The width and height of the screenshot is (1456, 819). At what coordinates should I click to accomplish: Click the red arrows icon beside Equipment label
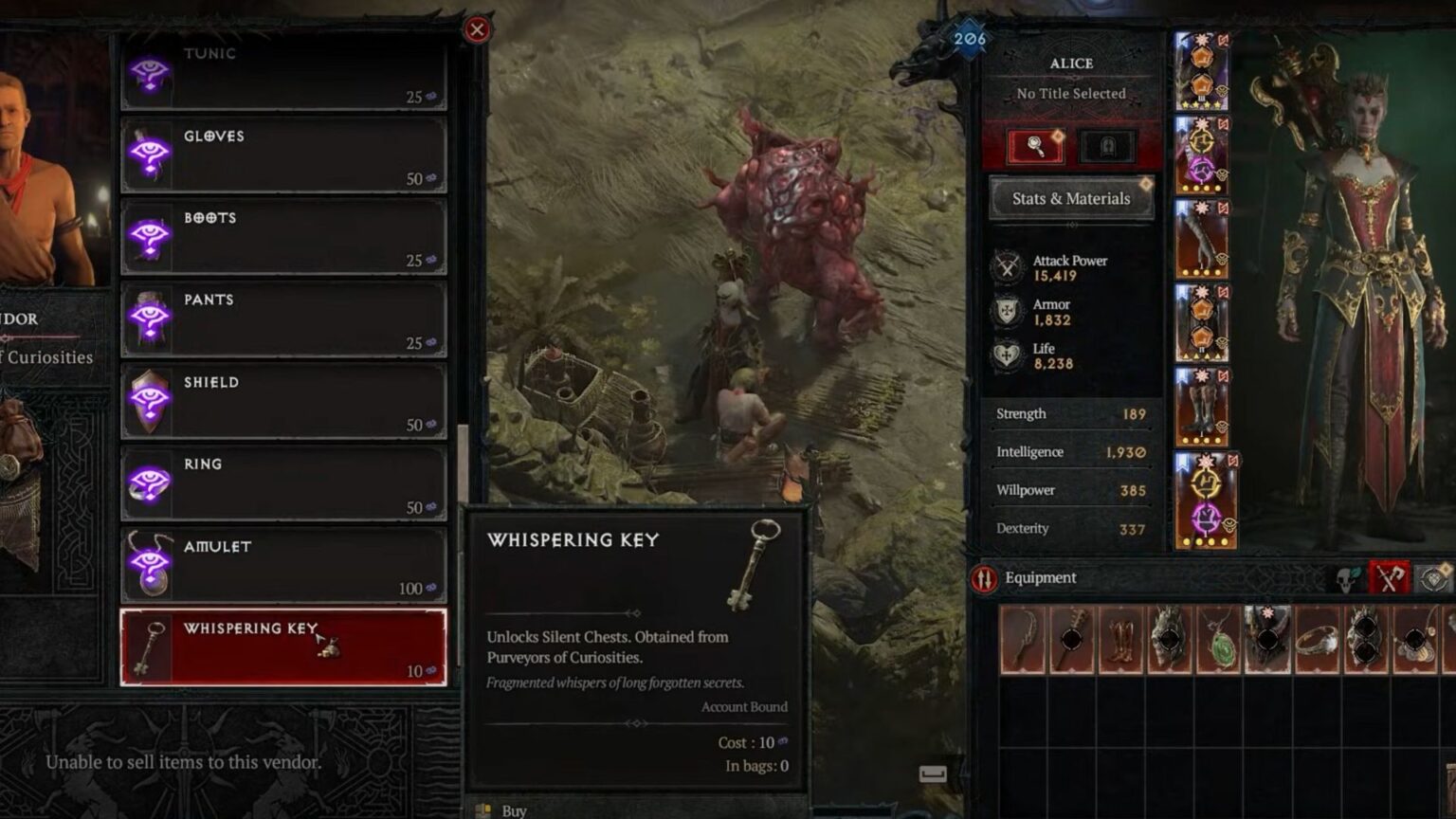click(x=984, y=577)
